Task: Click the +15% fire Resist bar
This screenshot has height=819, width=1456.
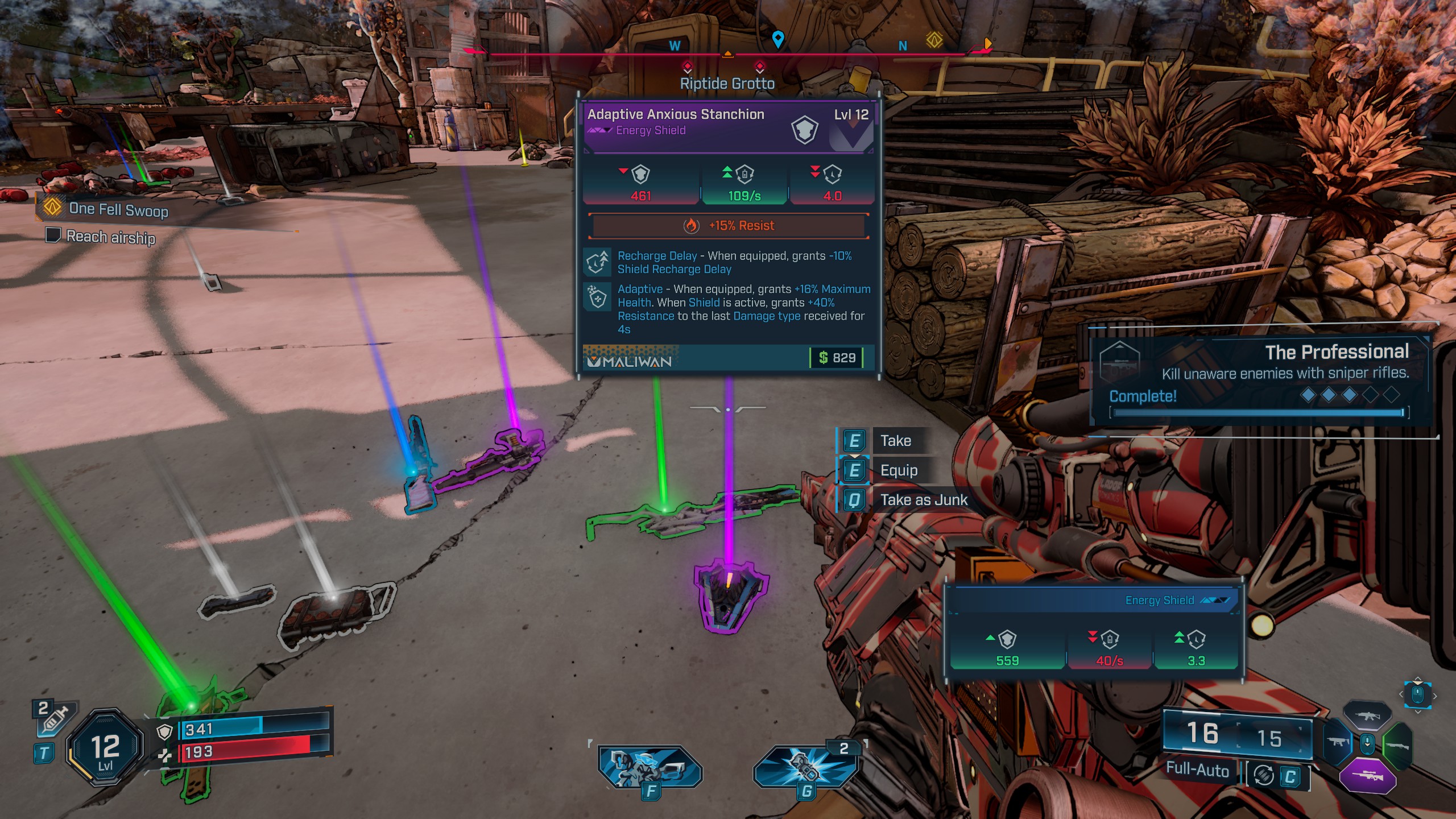Action: pos(729,226)
